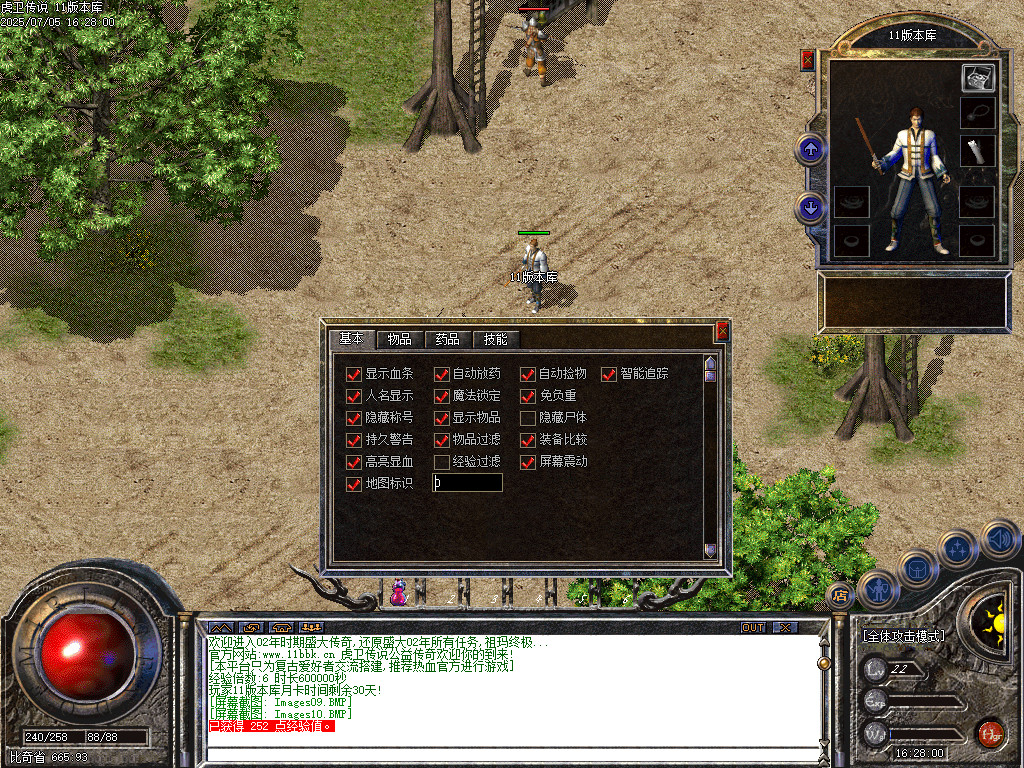Toggle the 显示血条 checkbox
This screenshot has width=1024, height=768.
coord(353,374)
